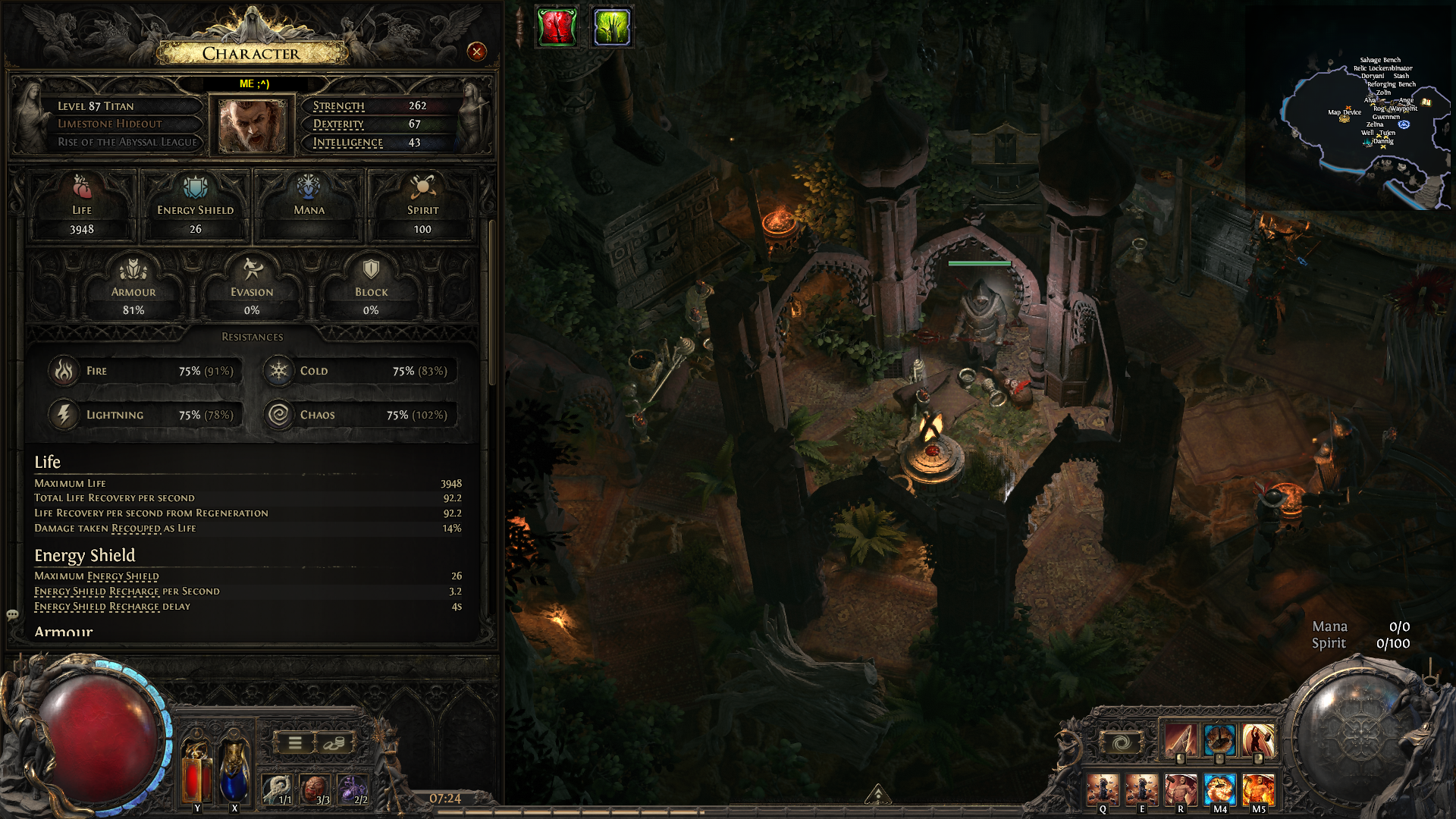Activate the fiery warrior skill on M5

pos(1258,789)
